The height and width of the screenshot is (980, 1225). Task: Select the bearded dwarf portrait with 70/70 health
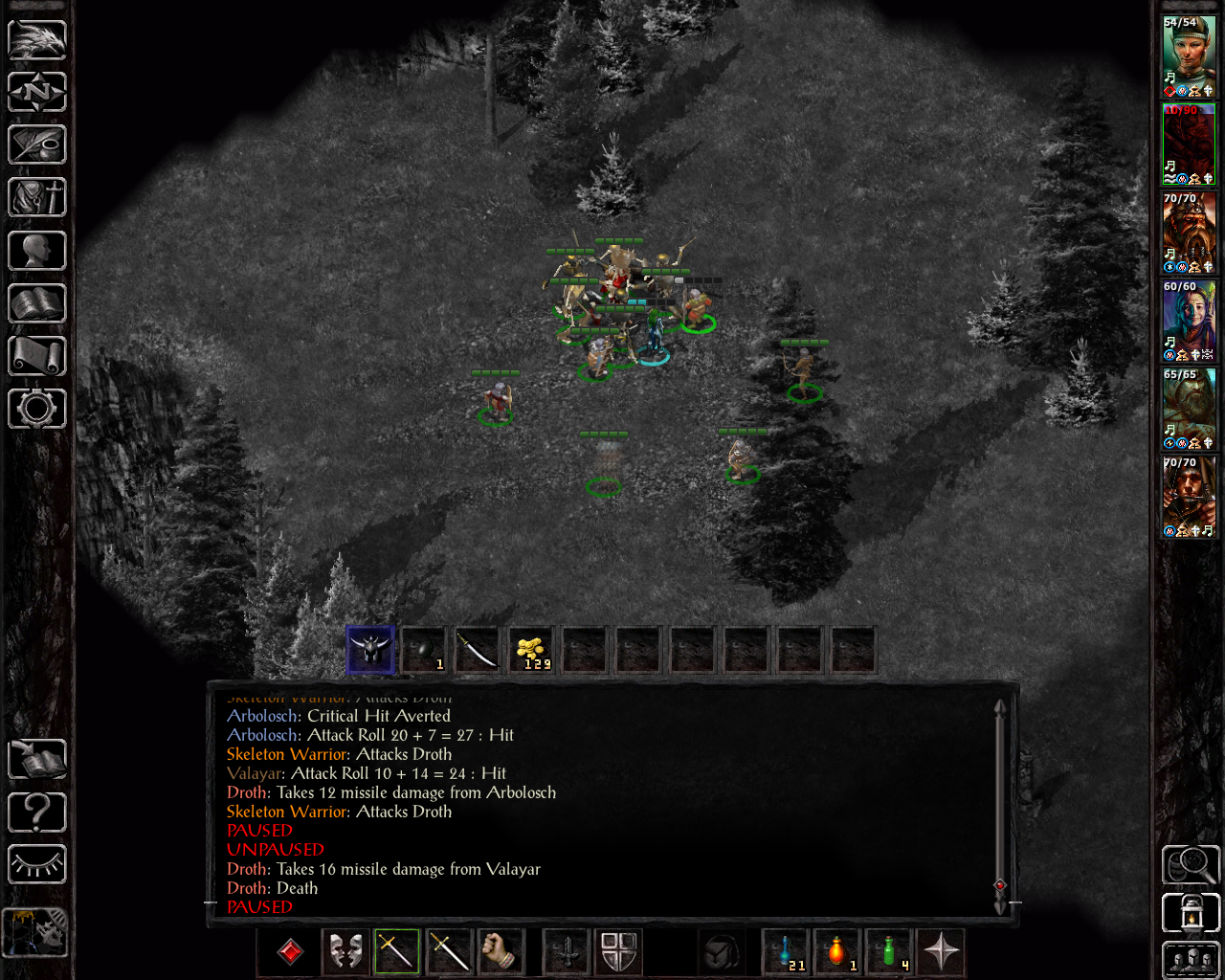pos(1189,233)
